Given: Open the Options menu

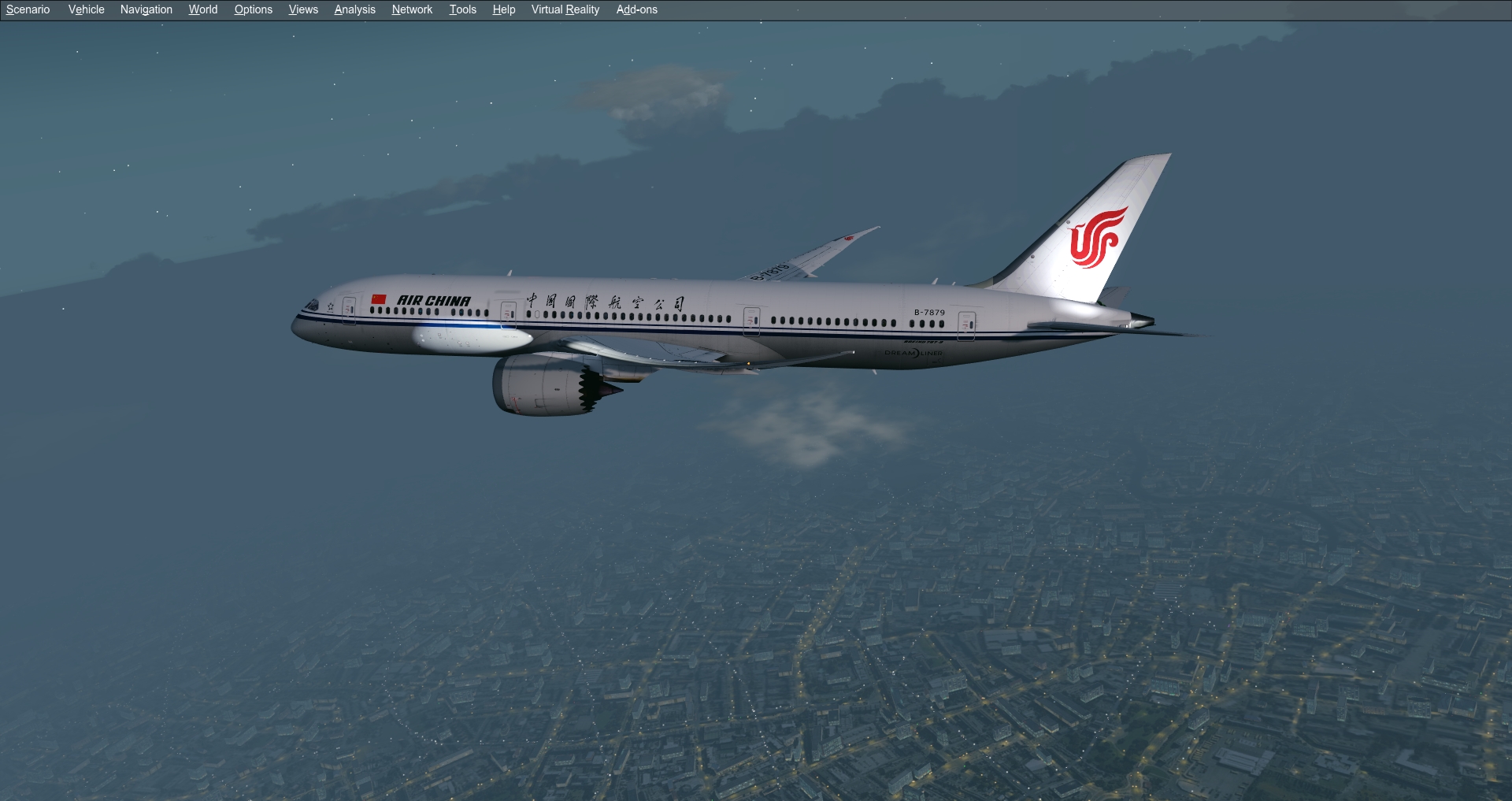Looking at the screenshot, I should (253, 9).
